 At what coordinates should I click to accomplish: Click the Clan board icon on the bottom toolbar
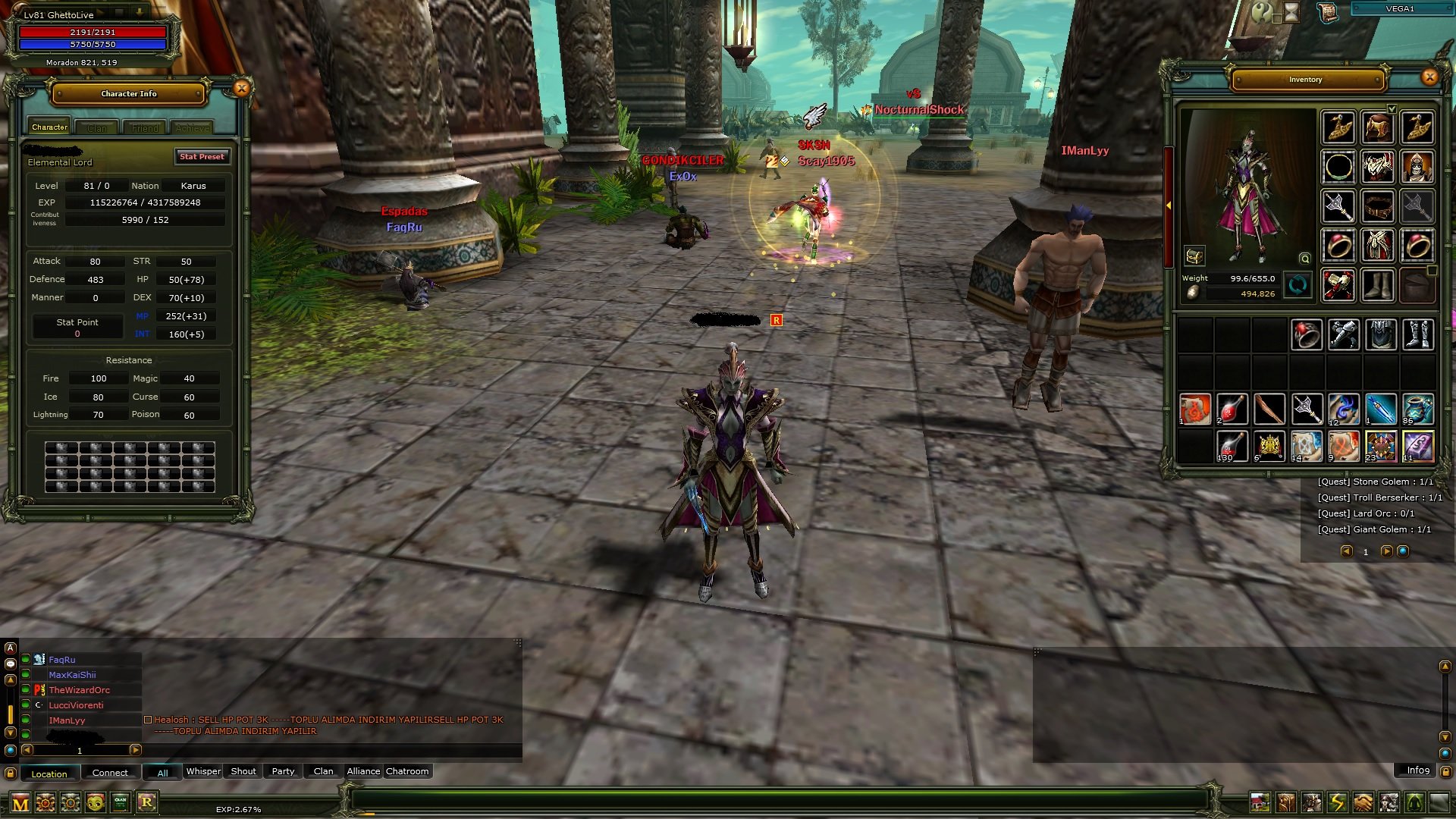(122, 803)
